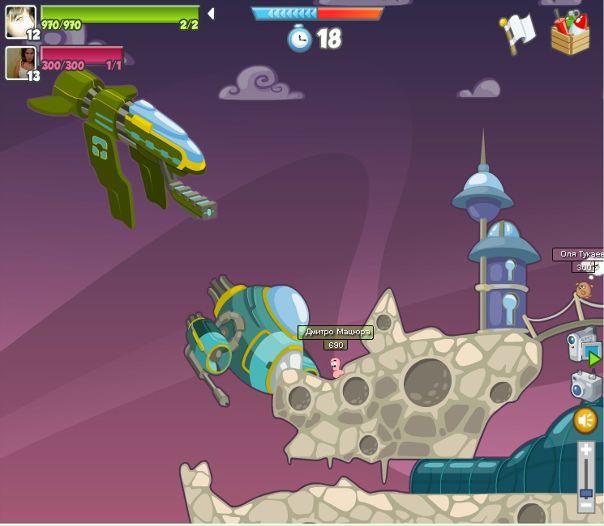Select the level 12 player avatar
Viewport: 604px width, 526px height.
20,21
